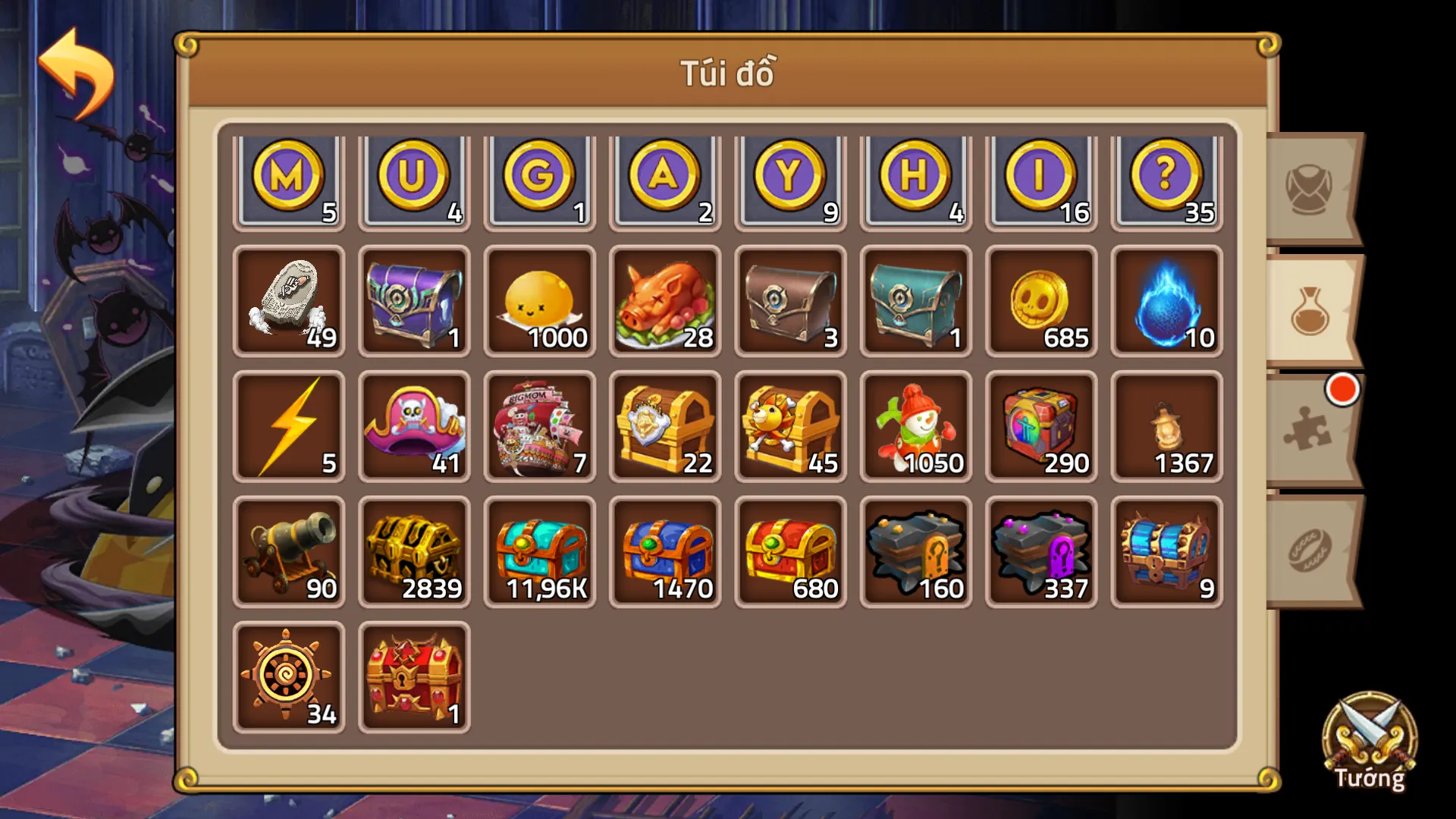Open the mystery "?" letter token
This screenshot has height=819, width=1456.
pos(1166,178)
